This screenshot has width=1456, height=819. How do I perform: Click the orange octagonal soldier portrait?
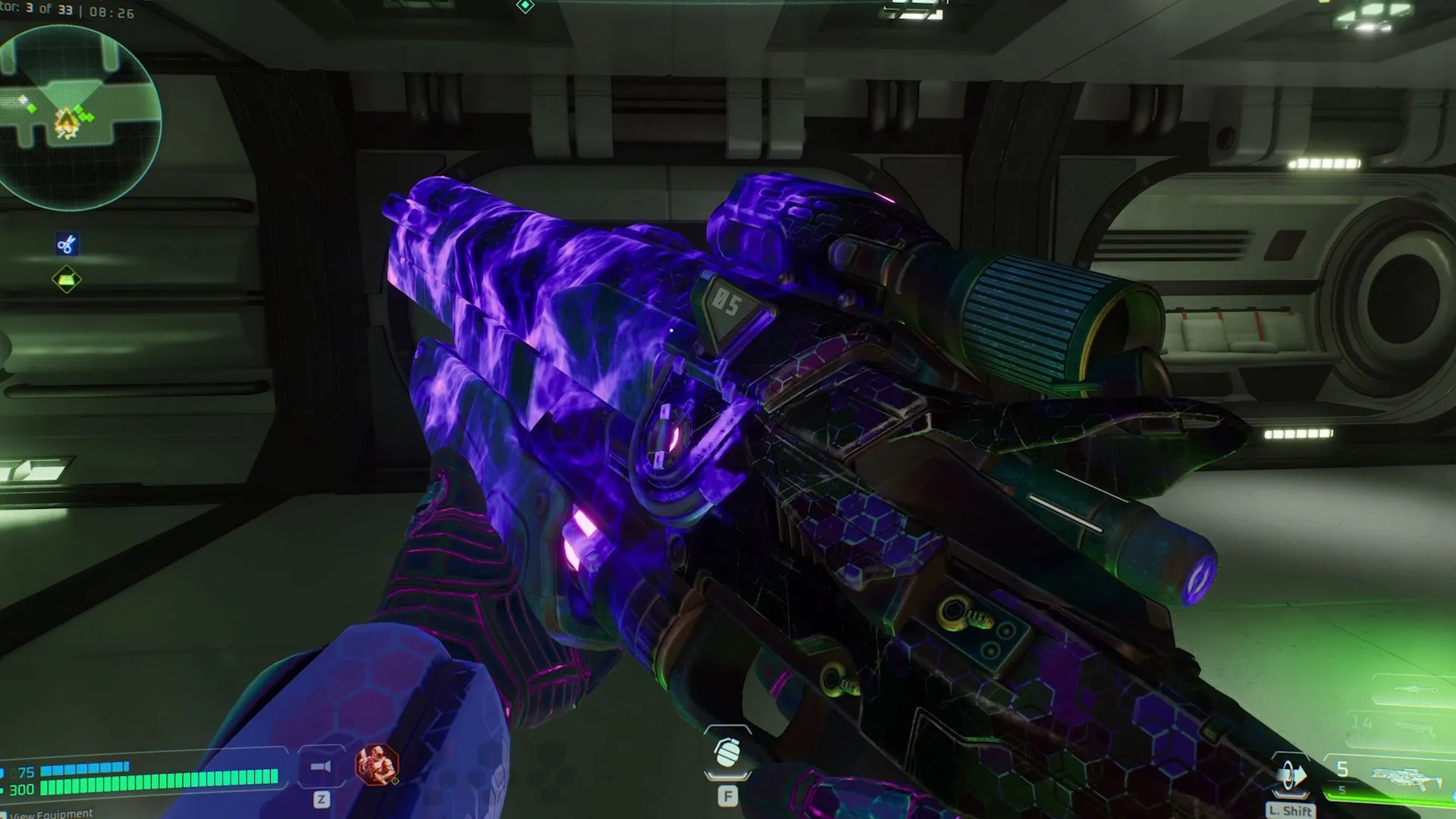pyautogui.click(x=377, y=764)
